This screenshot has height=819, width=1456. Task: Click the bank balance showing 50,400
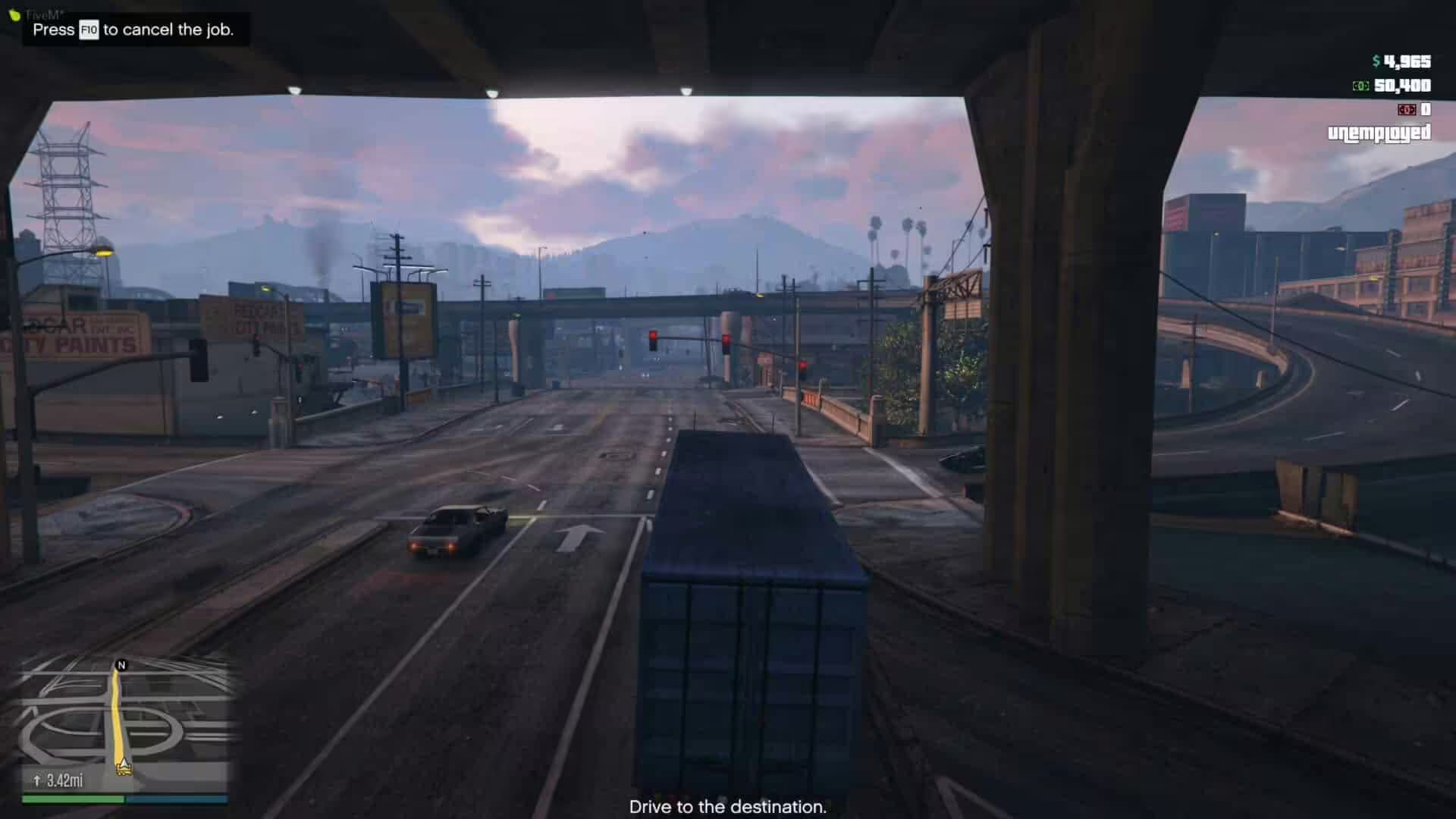(x=1402, y=86)
